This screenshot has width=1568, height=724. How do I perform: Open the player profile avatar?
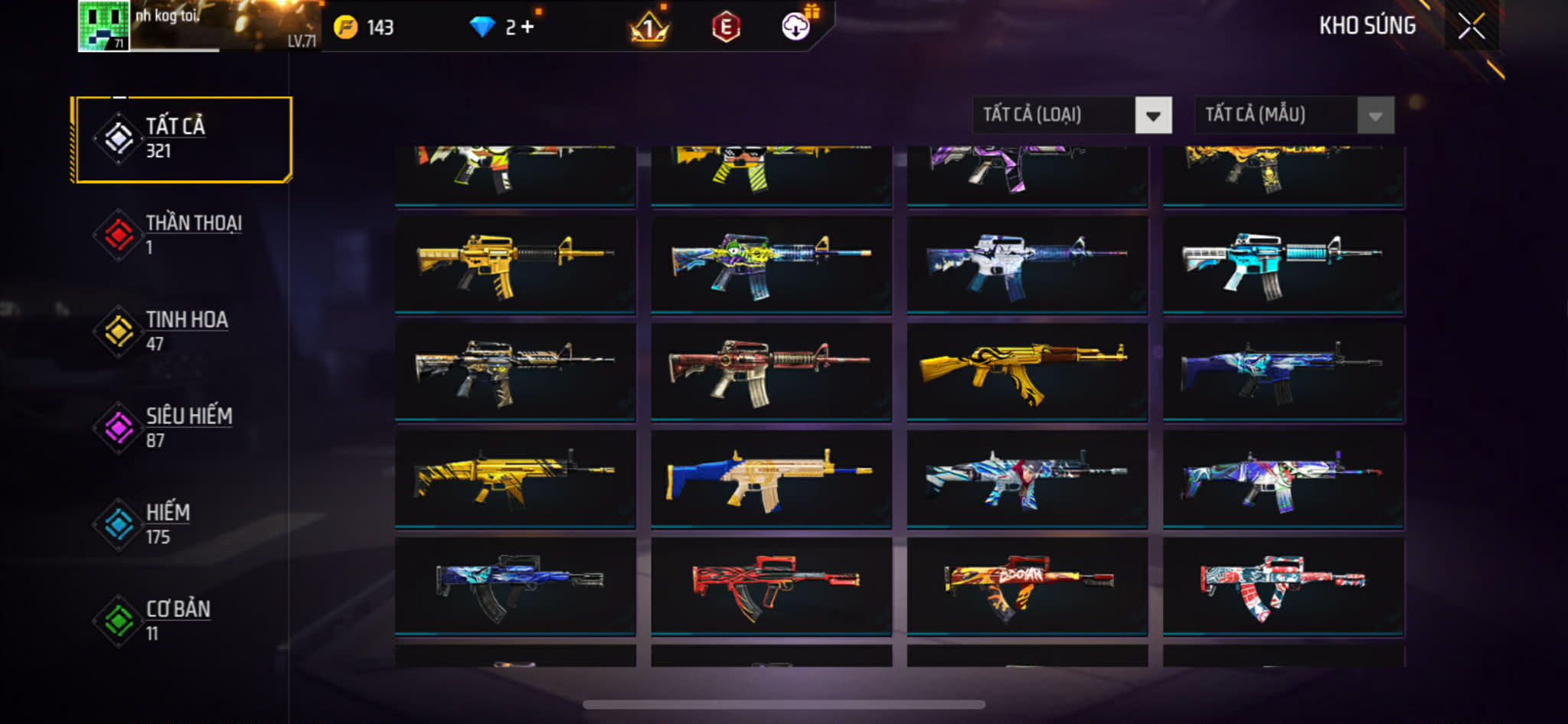point(103,26)
